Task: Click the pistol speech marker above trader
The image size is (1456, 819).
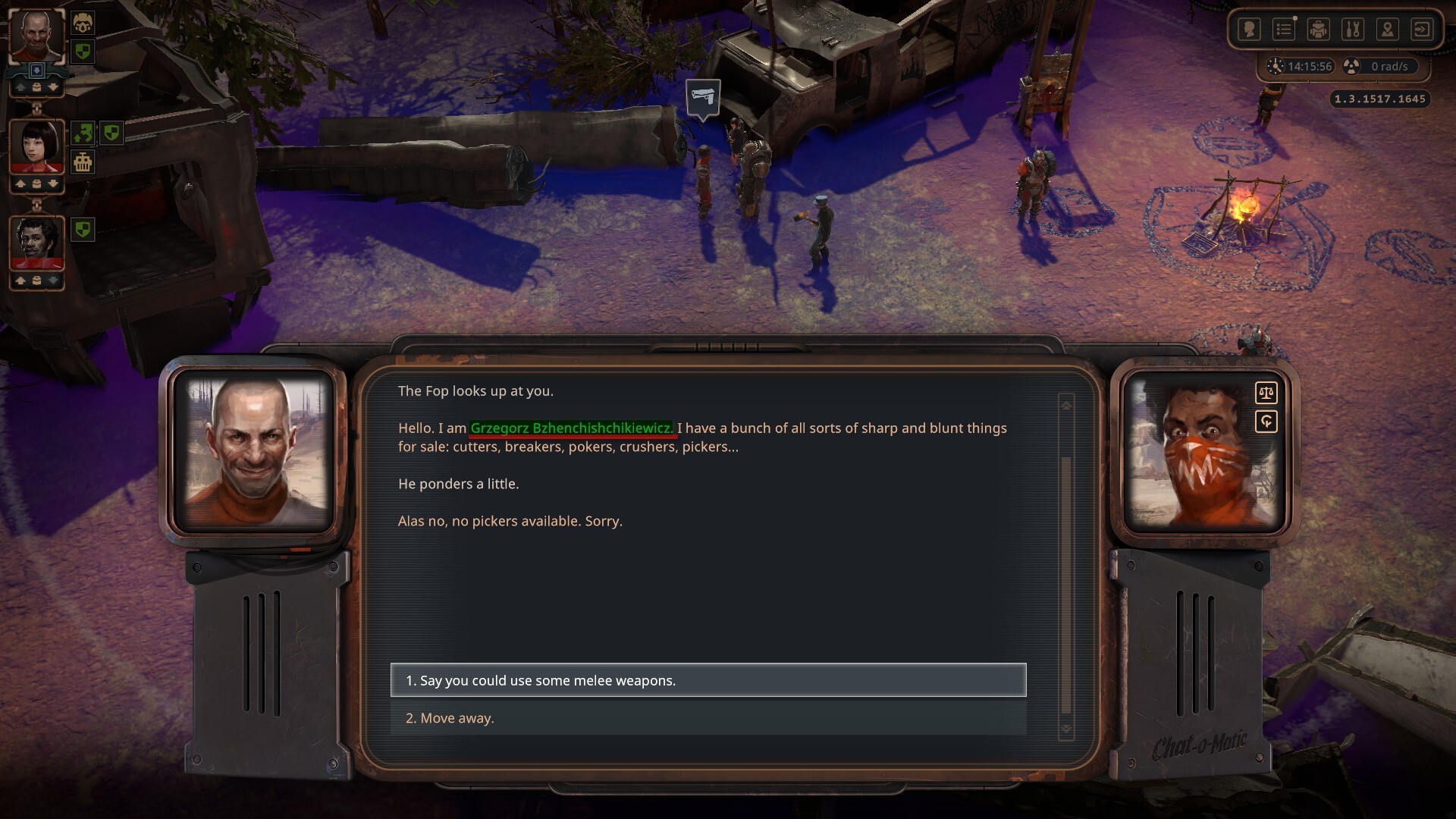Action: (x=703, y=99)
